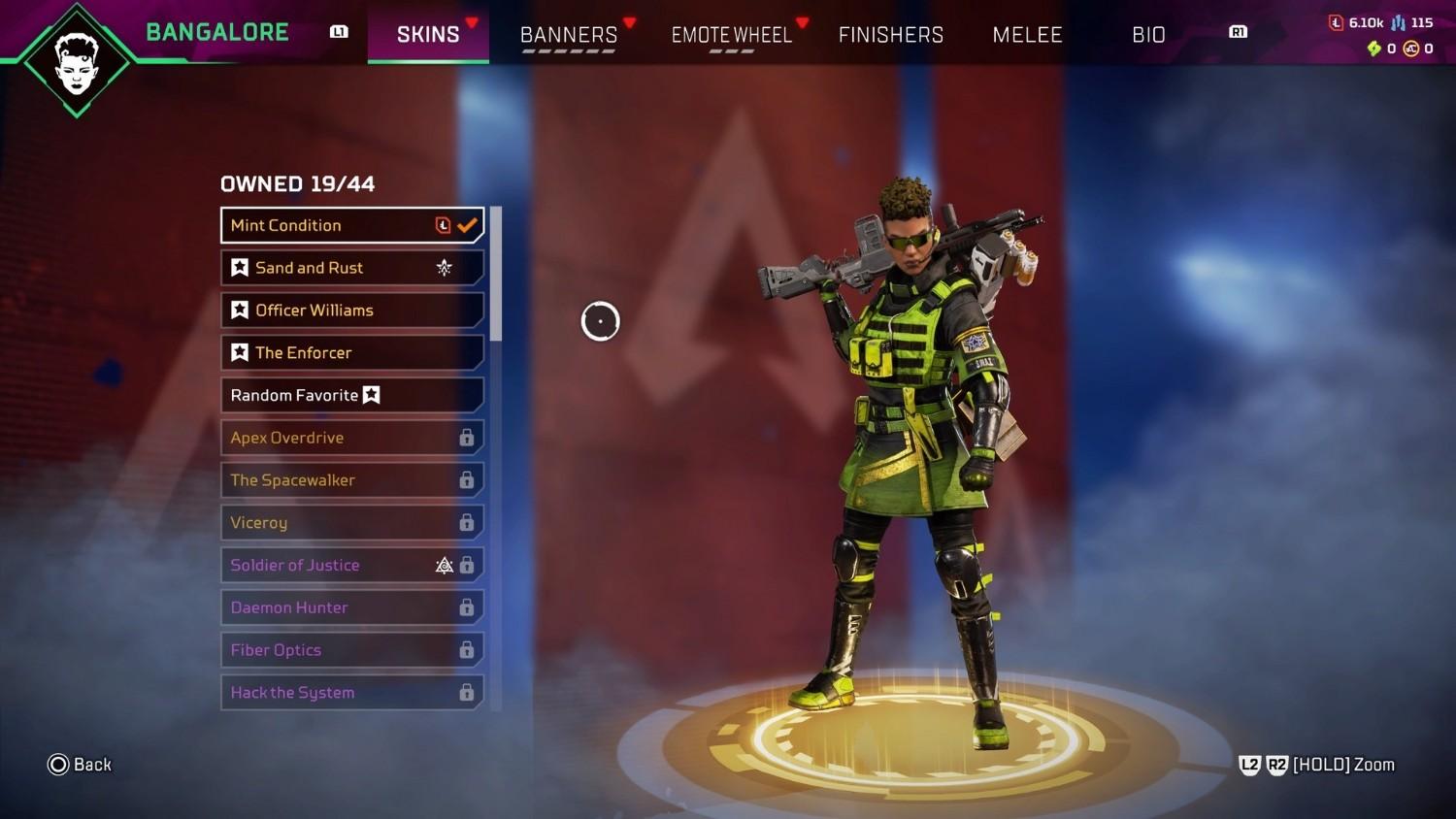
Task: Click the lock icon on Apex Overdrive
Action: 466,438
